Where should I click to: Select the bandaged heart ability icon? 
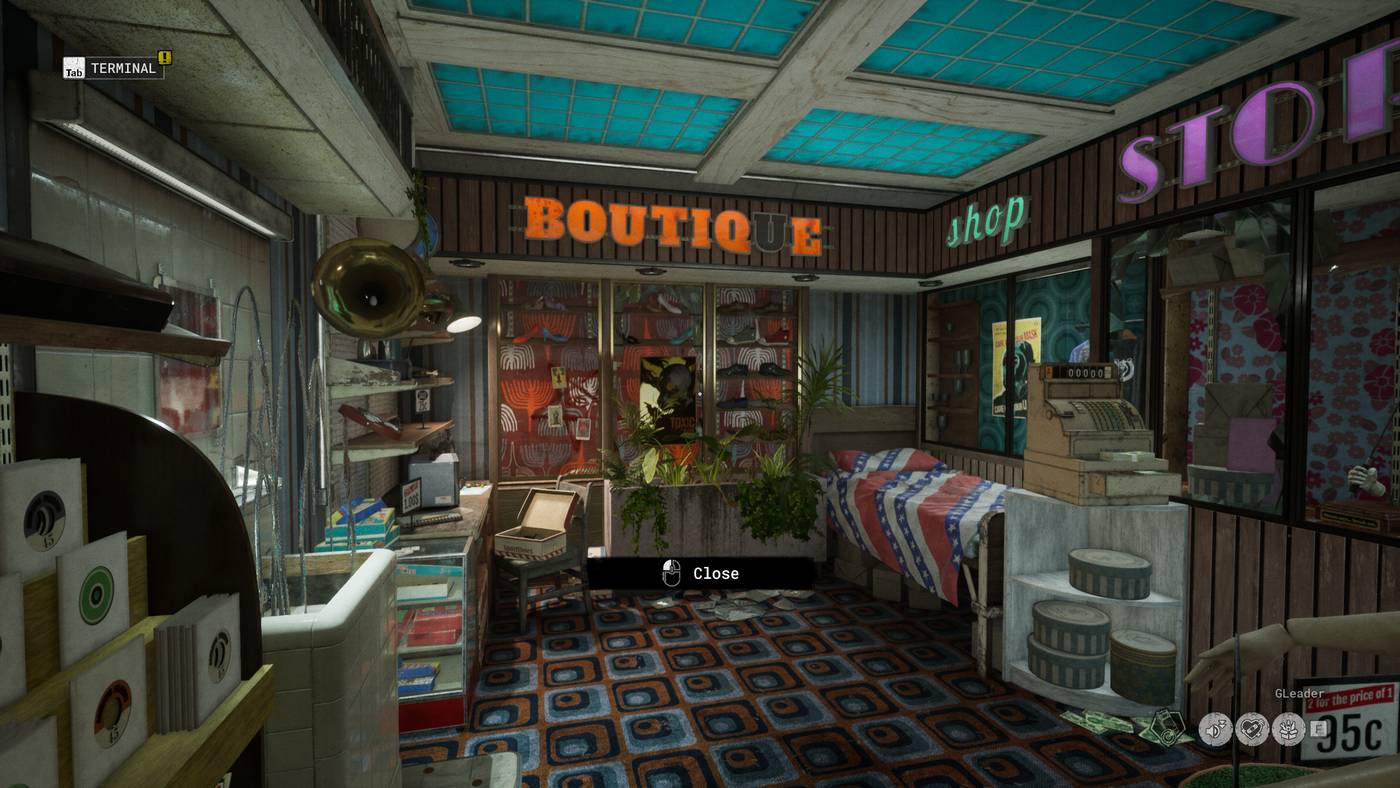click(1251, 729)
